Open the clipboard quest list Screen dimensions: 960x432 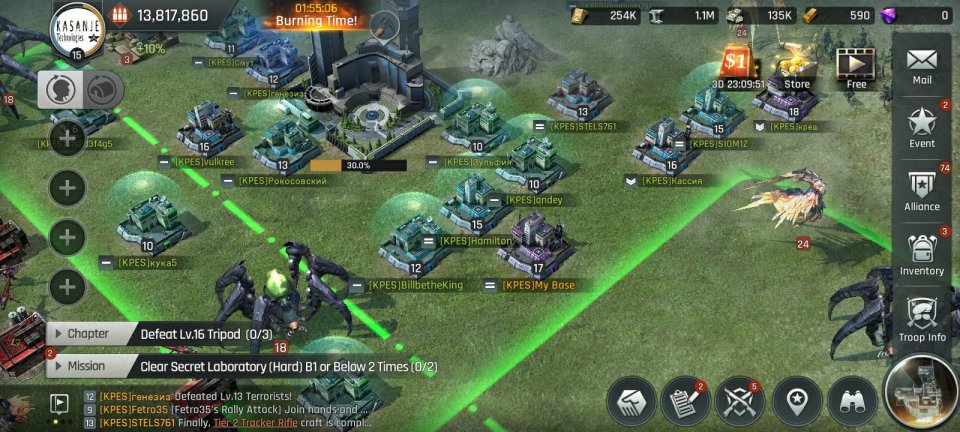(685, 401)
